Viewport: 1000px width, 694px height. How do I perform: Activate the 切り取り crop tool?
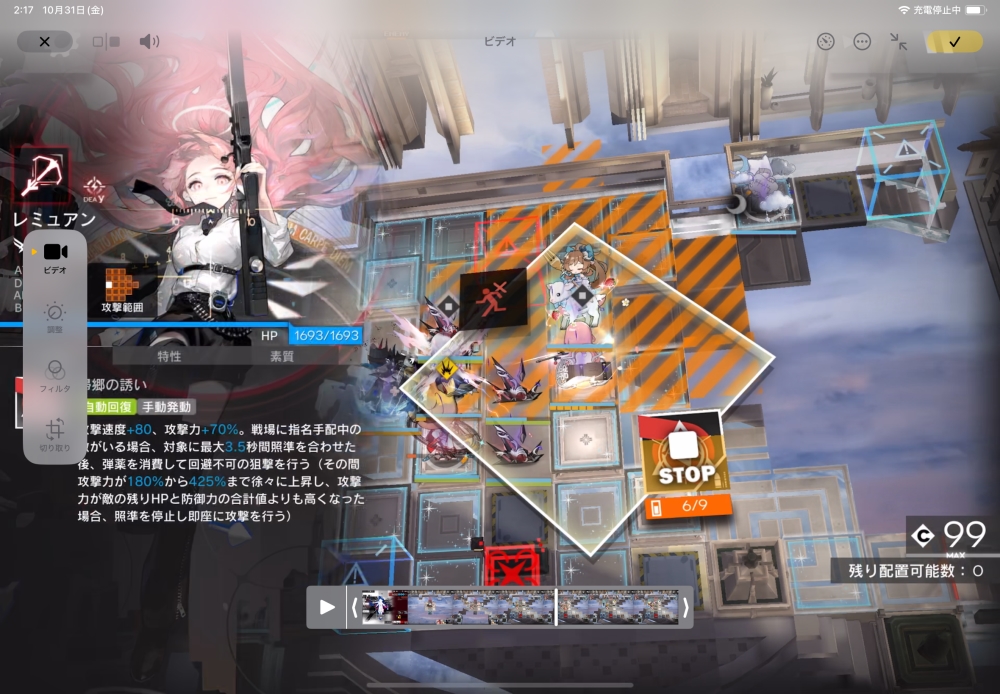pos(55,433)
